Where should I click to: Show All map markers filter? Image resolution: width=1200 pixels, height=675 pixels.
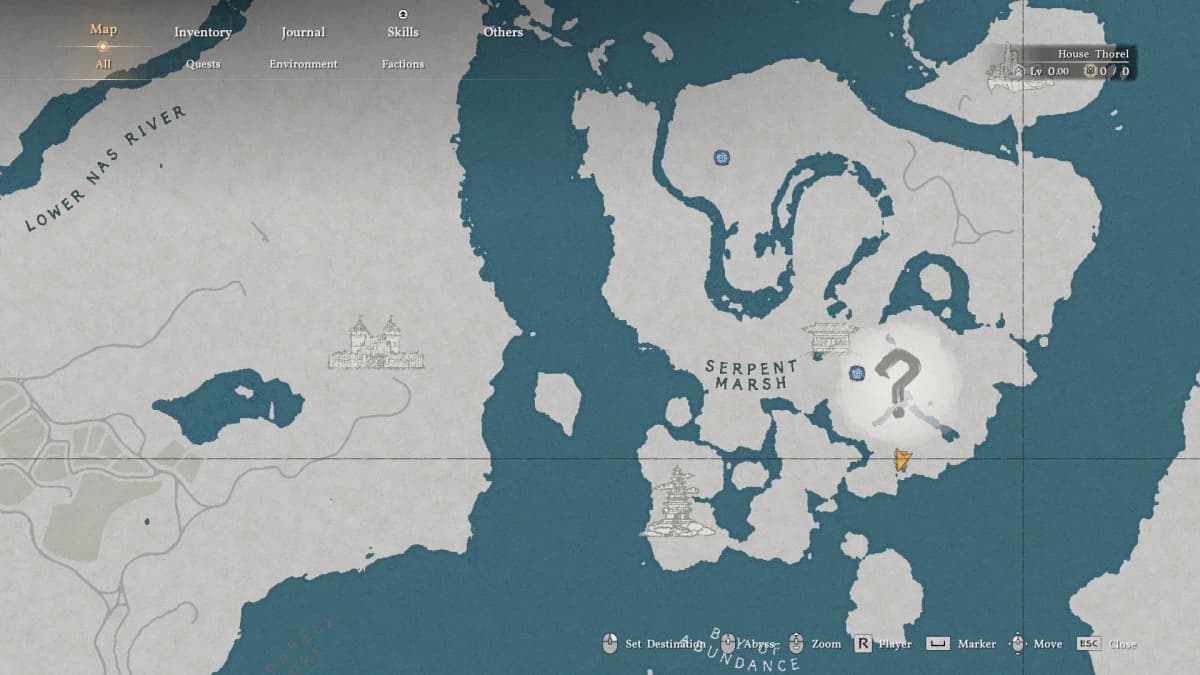point(103,64)
